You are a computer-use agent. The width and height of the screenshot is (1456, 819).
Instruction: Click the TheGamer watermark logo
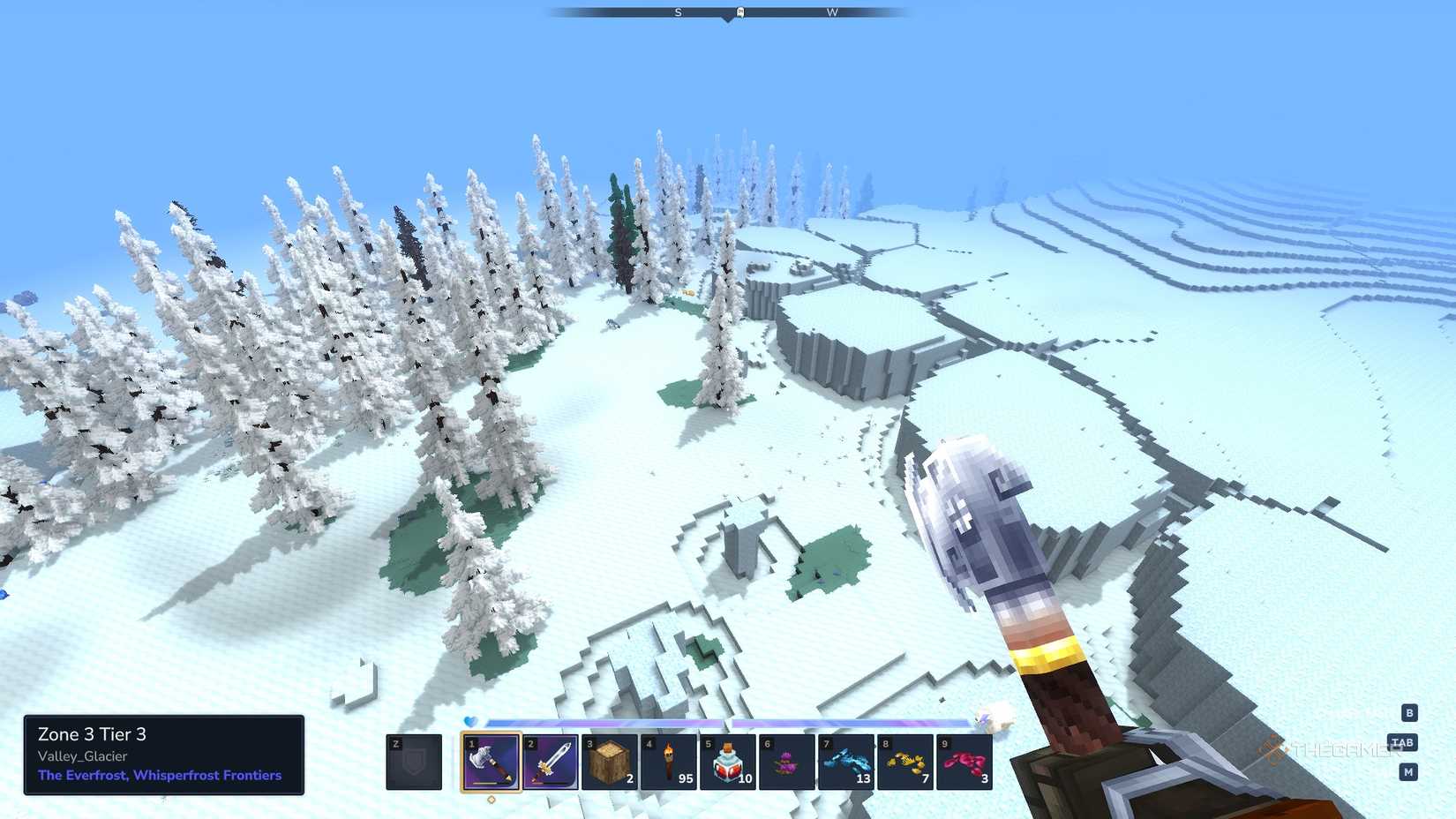[x=1315, y=752]
